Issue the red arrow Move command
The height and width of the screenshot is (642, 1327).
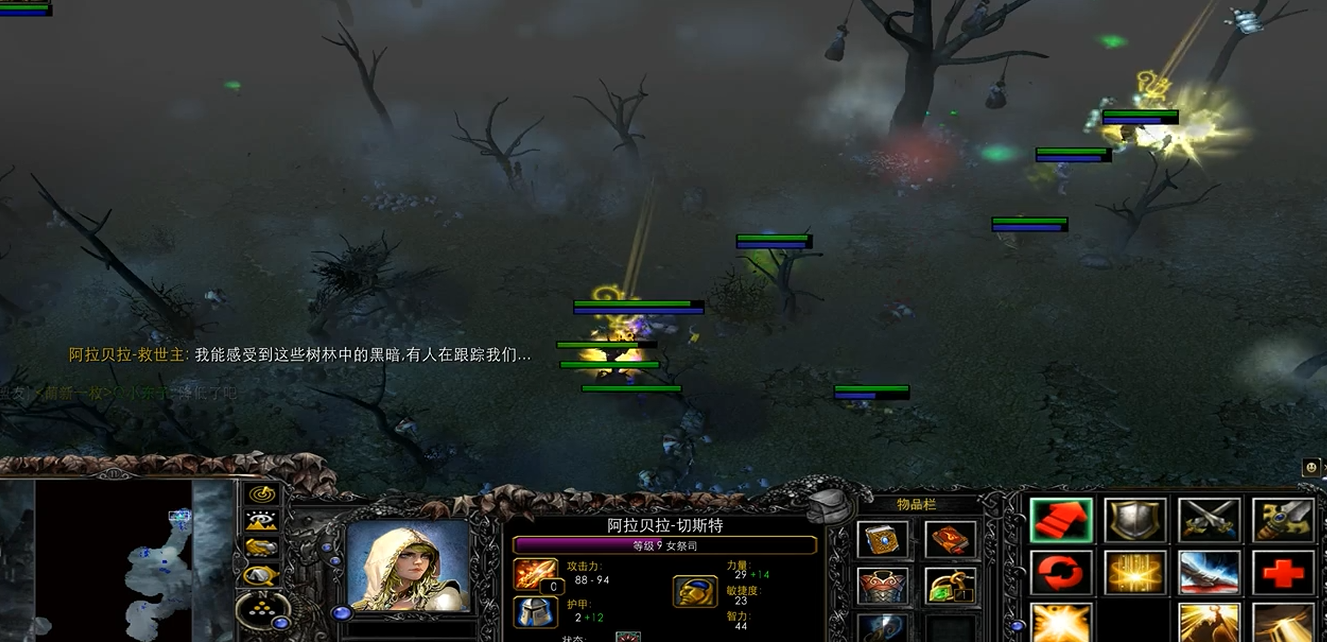[x=1060, y=520]
